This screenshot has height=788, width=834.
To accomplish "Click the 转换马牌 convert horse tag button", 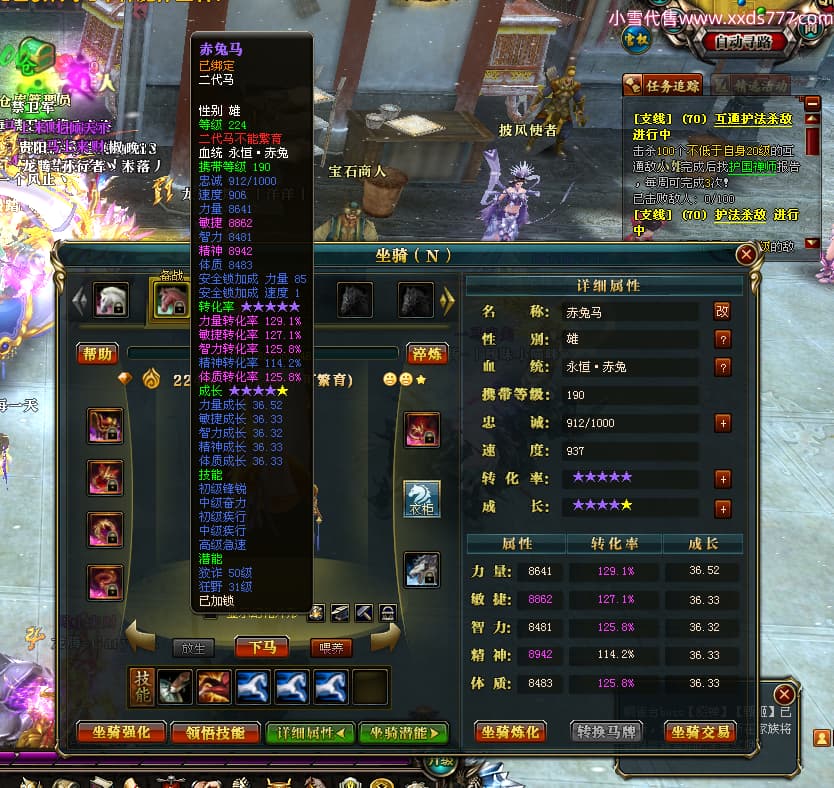I will [x=606, y=733].
